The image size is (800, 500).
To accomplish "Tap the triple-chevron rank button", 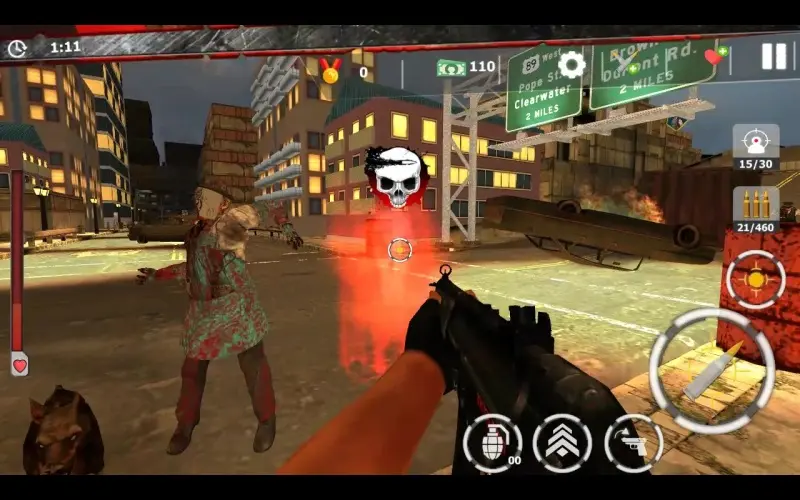I will pyautogui.click(x=562, y=443).
